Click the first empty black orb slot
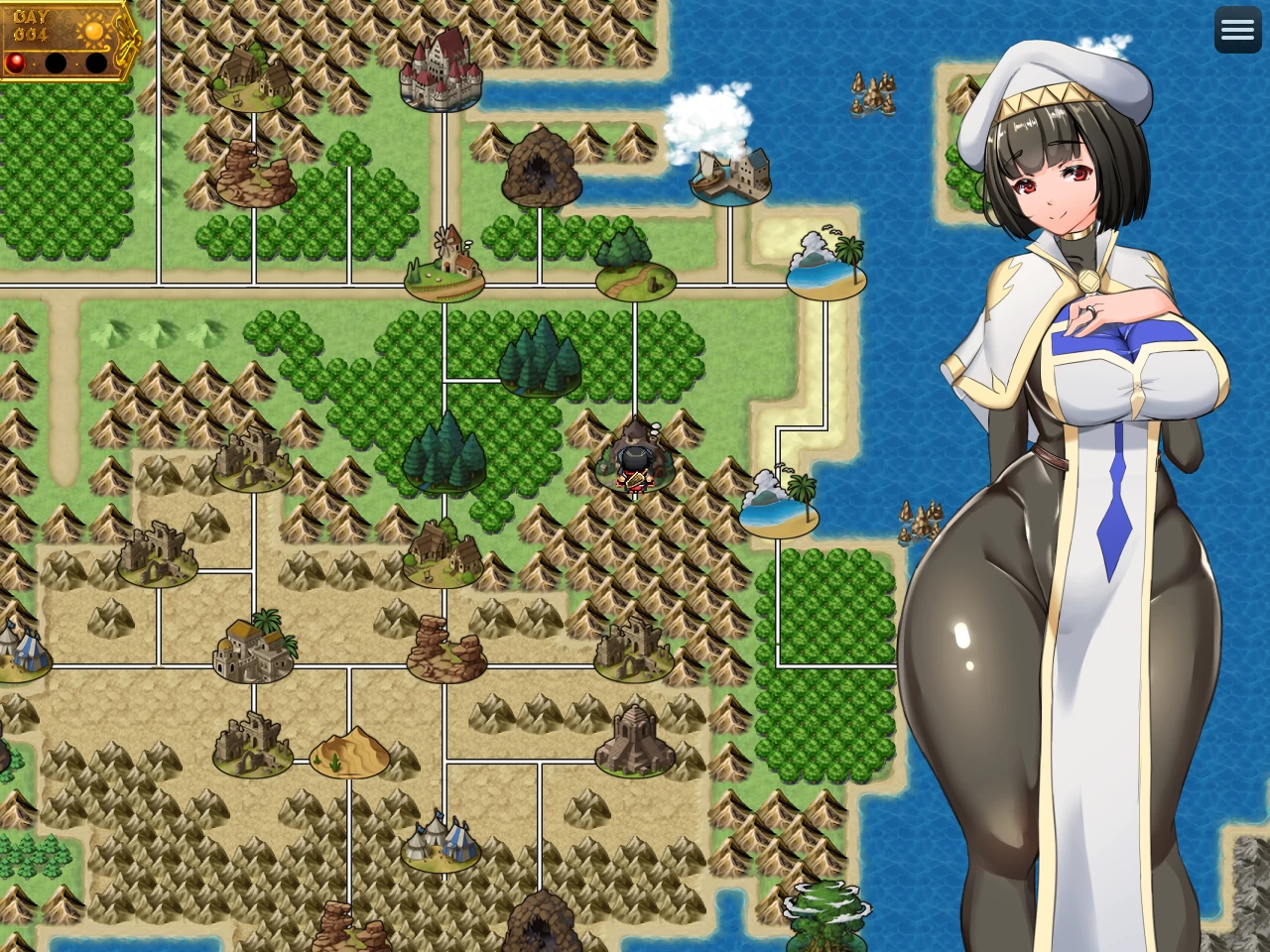Image resolution: width=1270 pixels, height=952 pixels. pos(55,62)
